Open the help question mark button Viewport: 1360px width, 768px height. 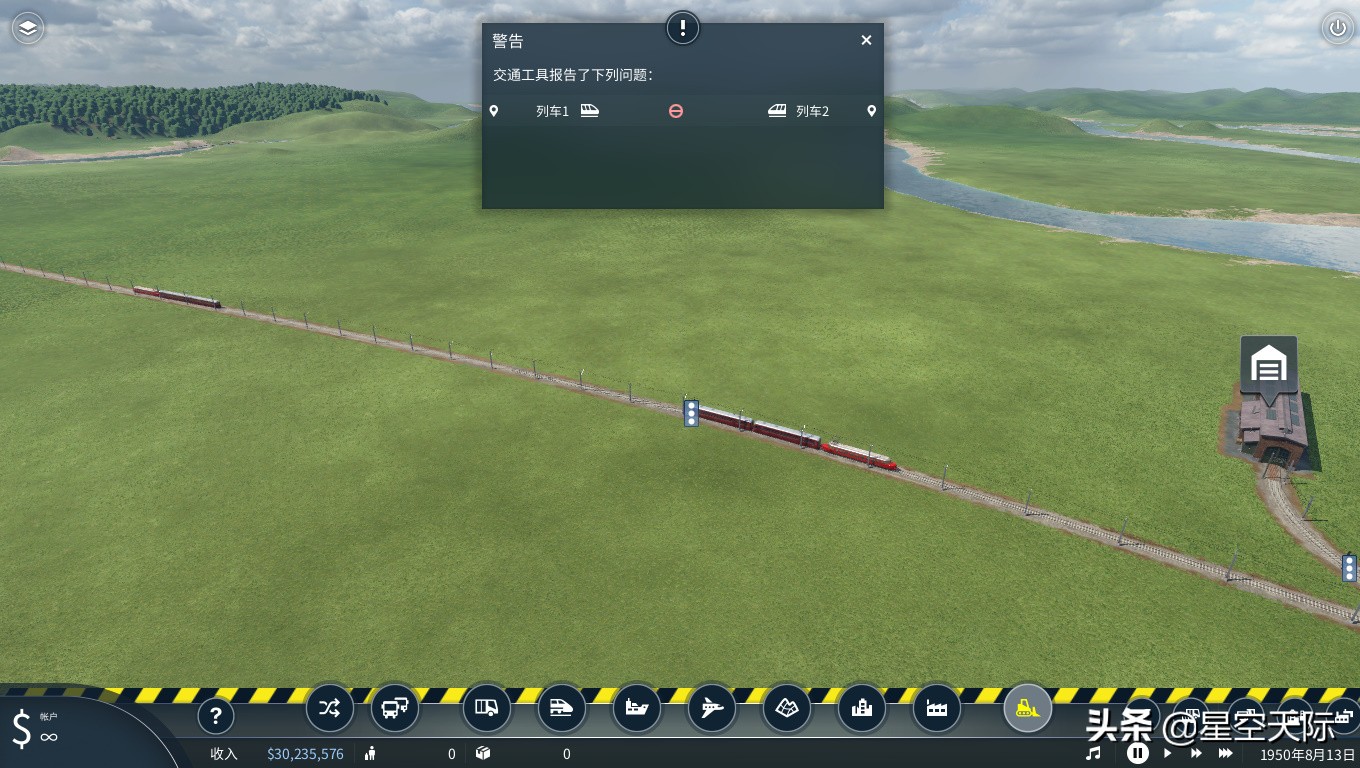[x=215, y=716]
